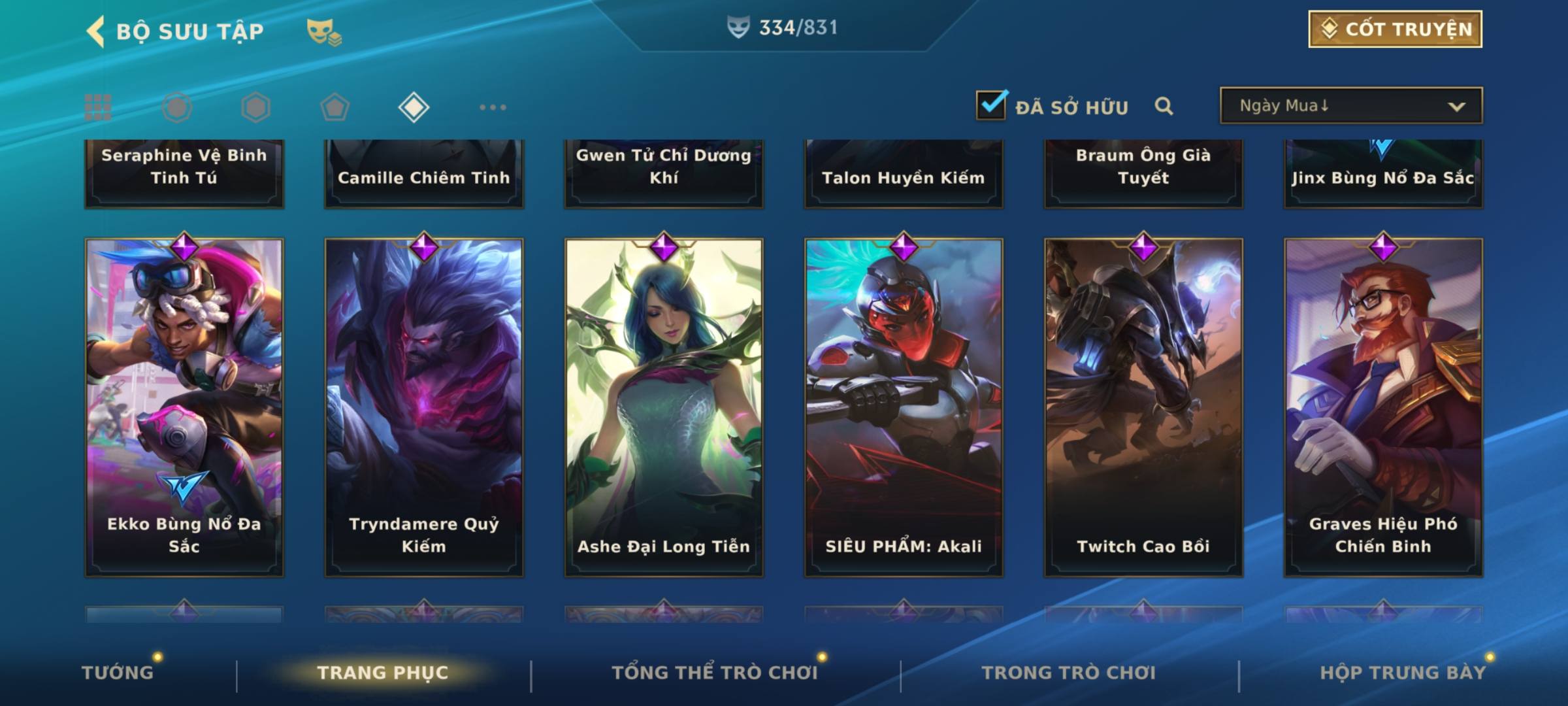Viewport: 1568px width, 706px height.
Task: Go to the Hộp Trưng Bày tab
Action: coord(1403,673)
